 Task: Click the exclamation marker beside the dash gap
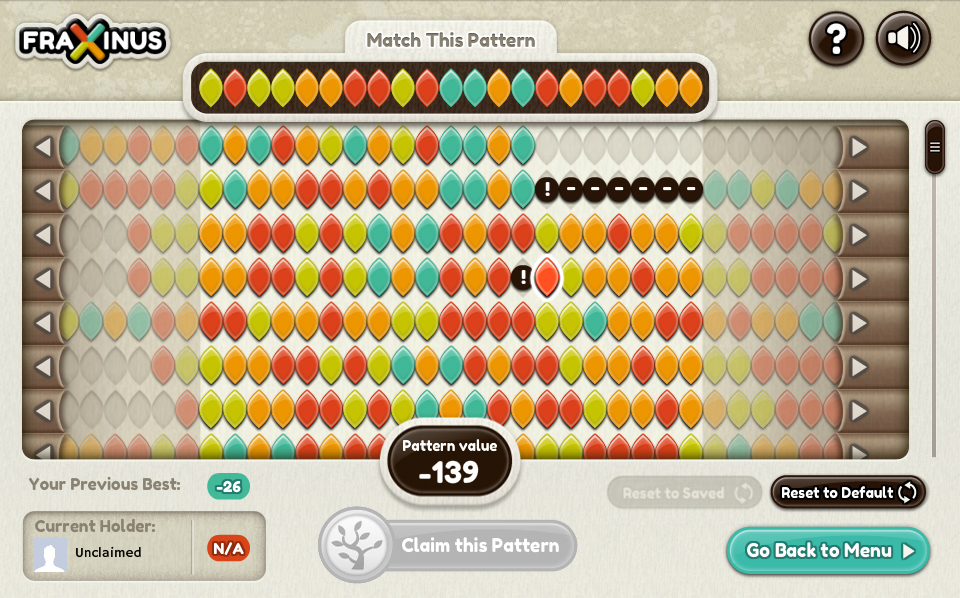click(x=546, y=189)
